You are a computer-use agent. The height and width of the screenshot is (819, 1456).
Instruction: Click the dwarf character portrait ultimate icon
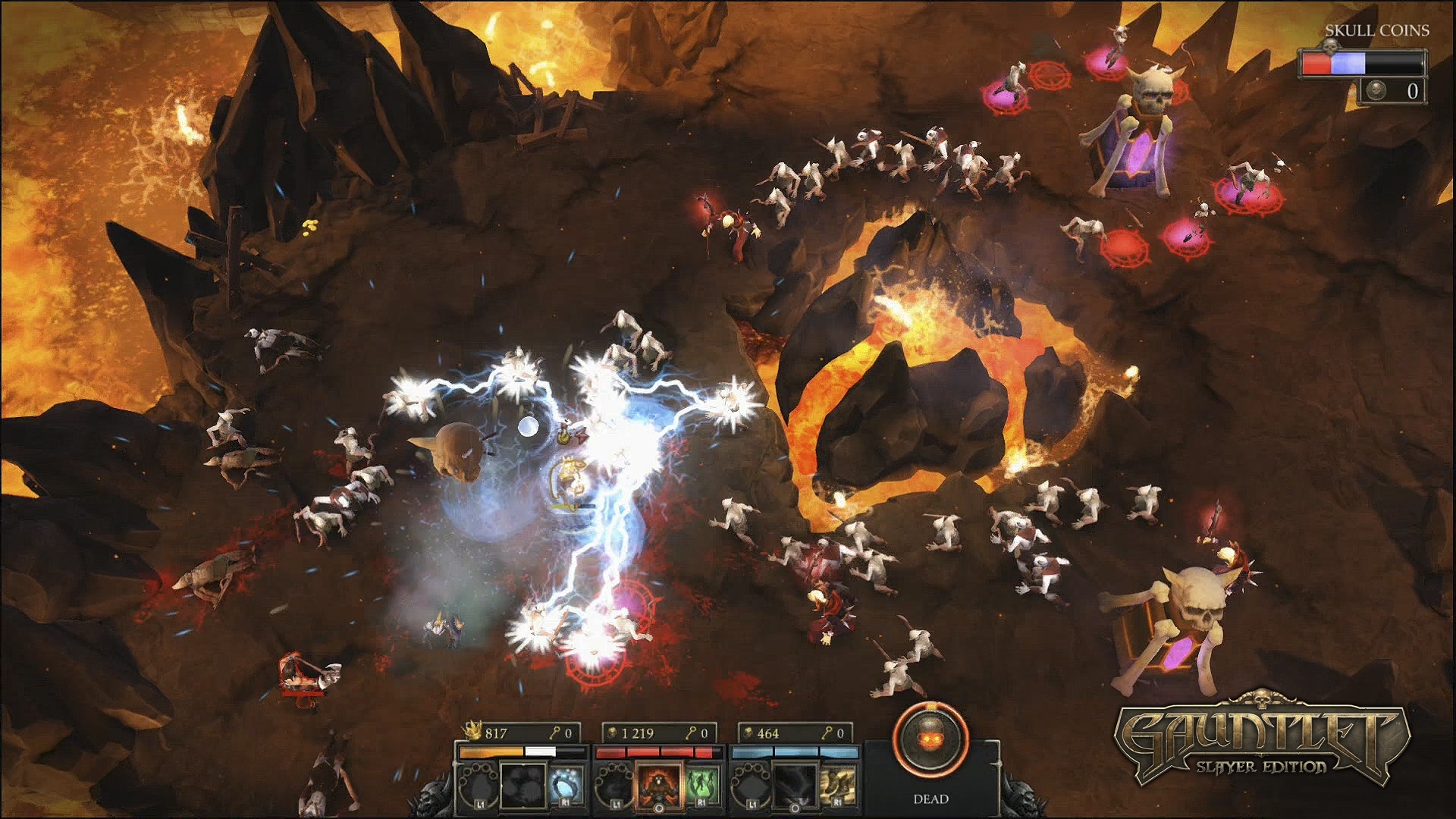[661, 784]
